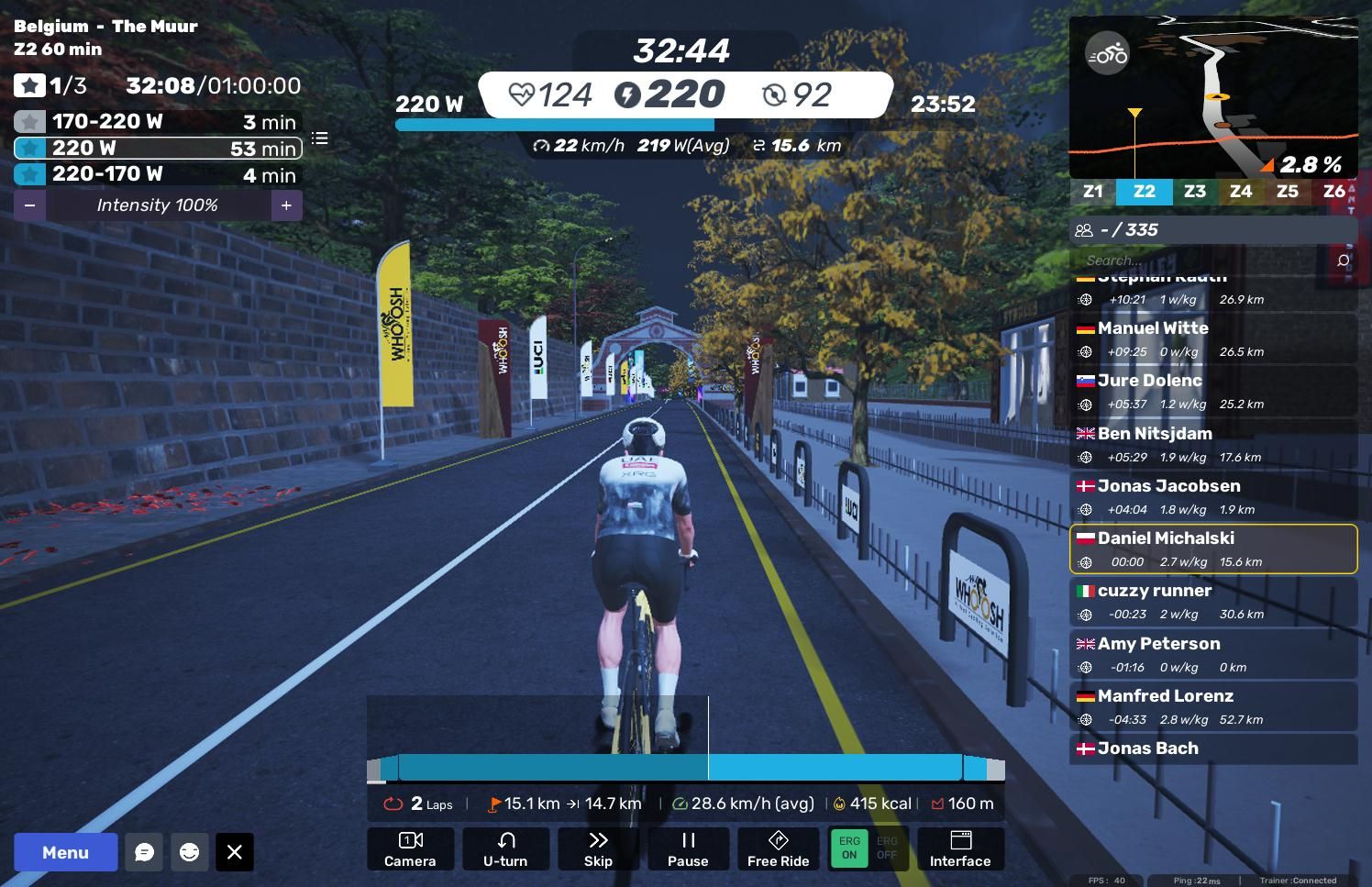Skip the current workout interval
Screen dimensions: 1372x887
point(598,848)
